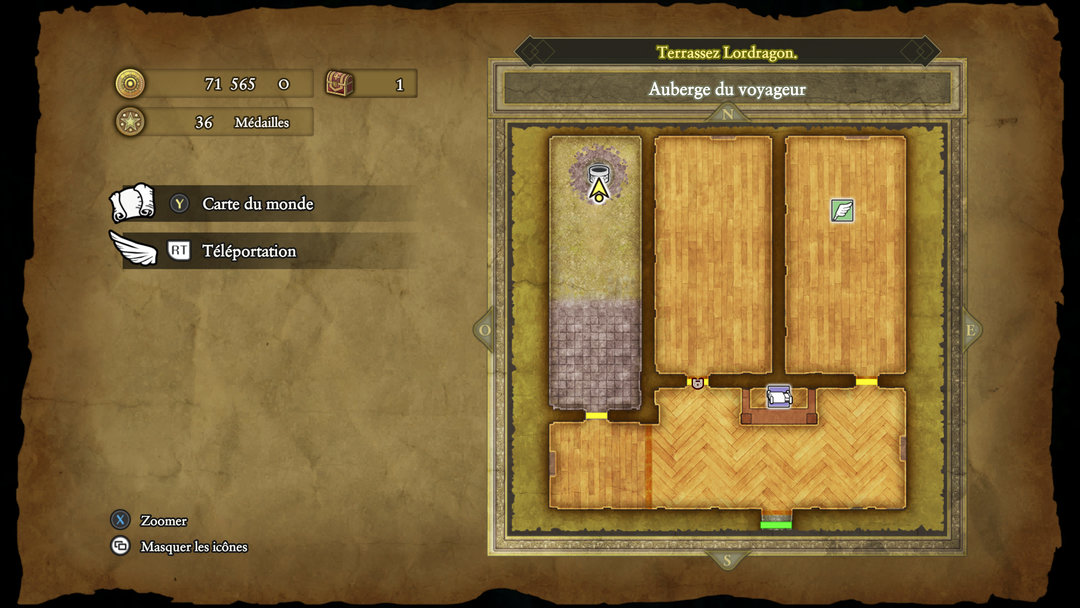Select the small pink marker at the doorway
The height and width of the screenshot is (608, 1080).
(697, 383)
